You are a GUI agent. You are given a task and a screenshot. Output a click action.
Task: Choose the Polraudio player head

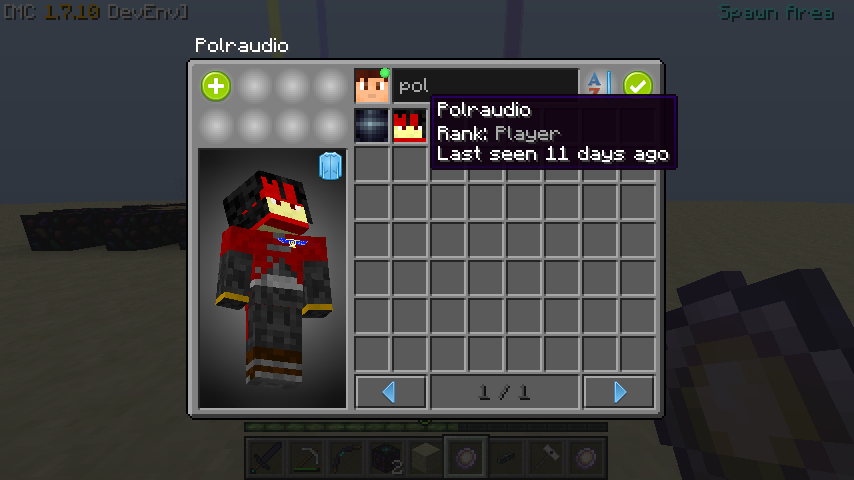point(409,126)
